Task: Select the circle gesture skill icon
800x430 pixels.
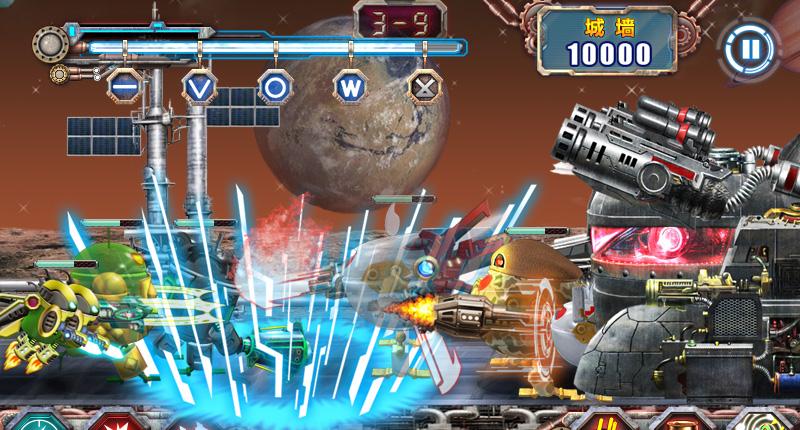Action: (273, 85)
